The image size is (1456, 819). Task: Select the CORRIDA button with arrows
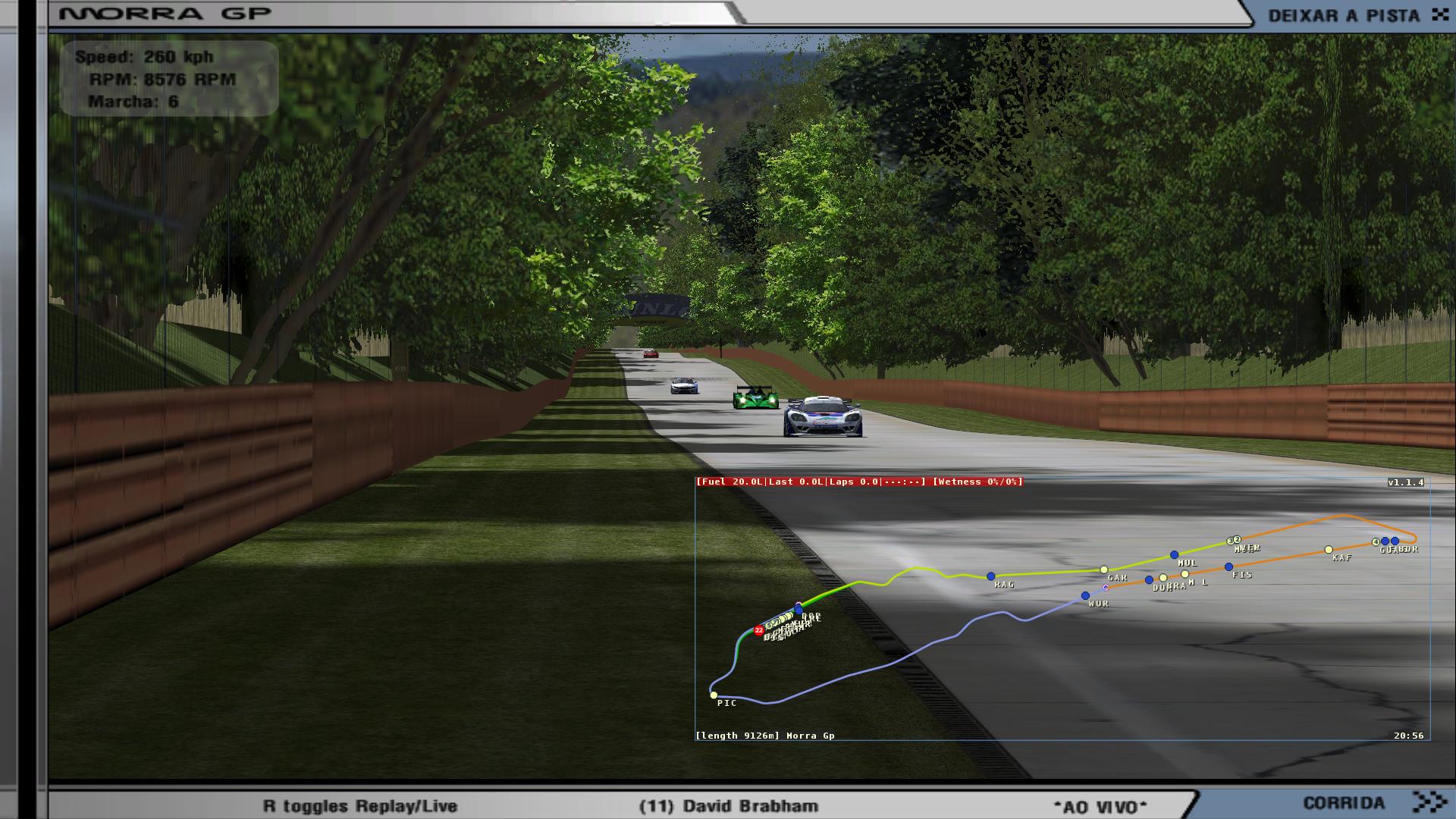pyautogui.click(x=1374, y=802)
